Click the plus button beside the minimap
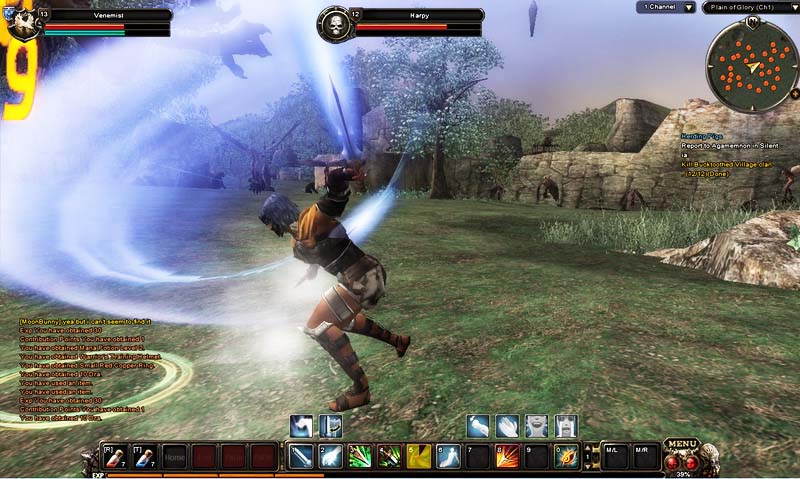This screenshot has width=800, height=479. coord(794,93)
